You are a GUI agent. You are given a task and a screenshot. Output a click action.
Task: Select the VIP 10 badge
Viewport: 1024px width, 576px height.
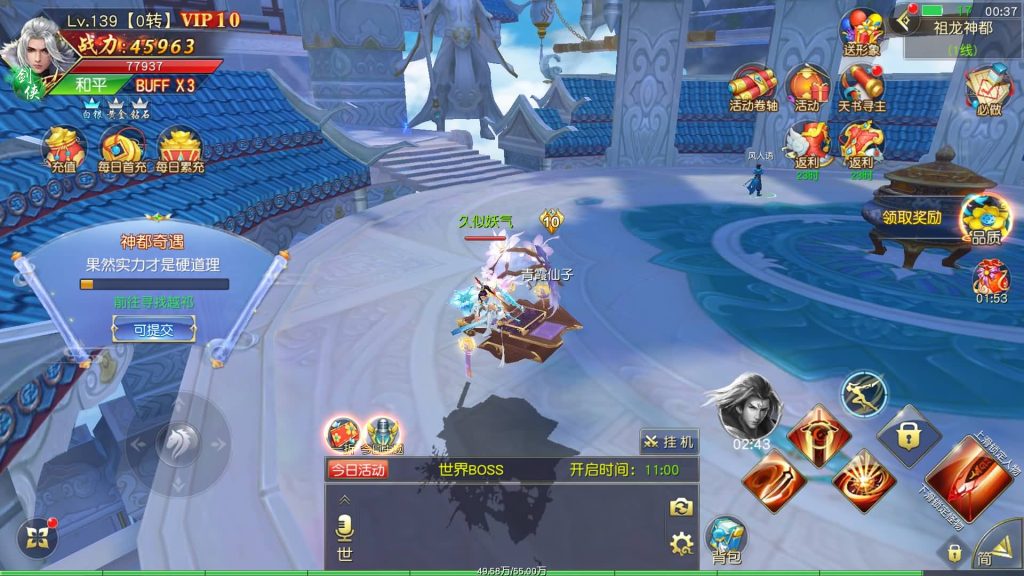210,20
